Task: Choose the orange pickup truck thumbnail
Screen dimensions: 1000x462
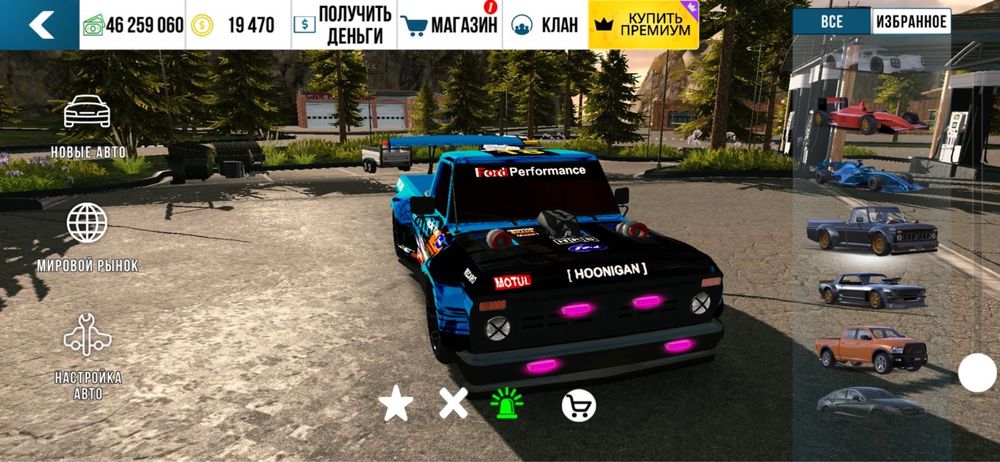Action: tap(870, 348)
